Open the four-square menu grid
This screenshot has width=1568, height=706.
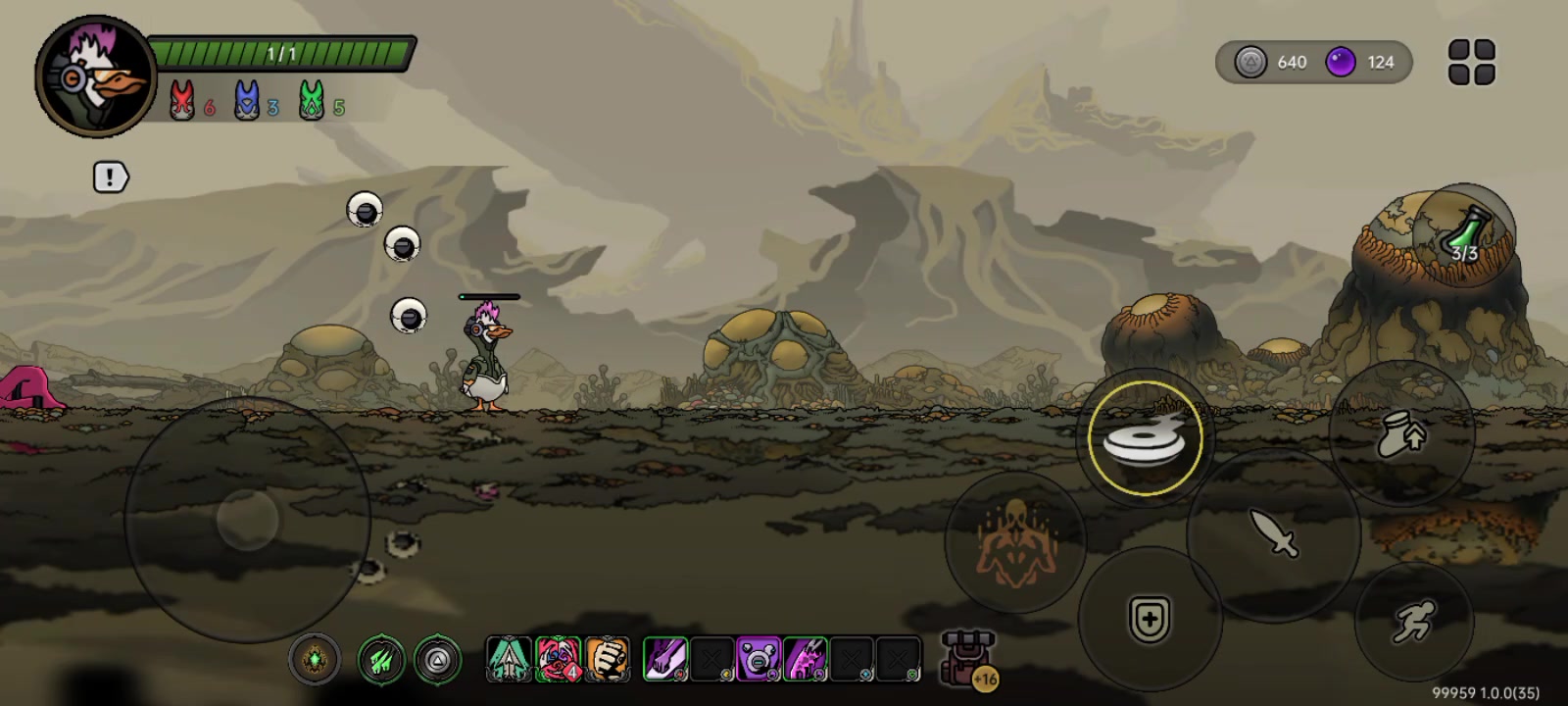click(1471, 63)
